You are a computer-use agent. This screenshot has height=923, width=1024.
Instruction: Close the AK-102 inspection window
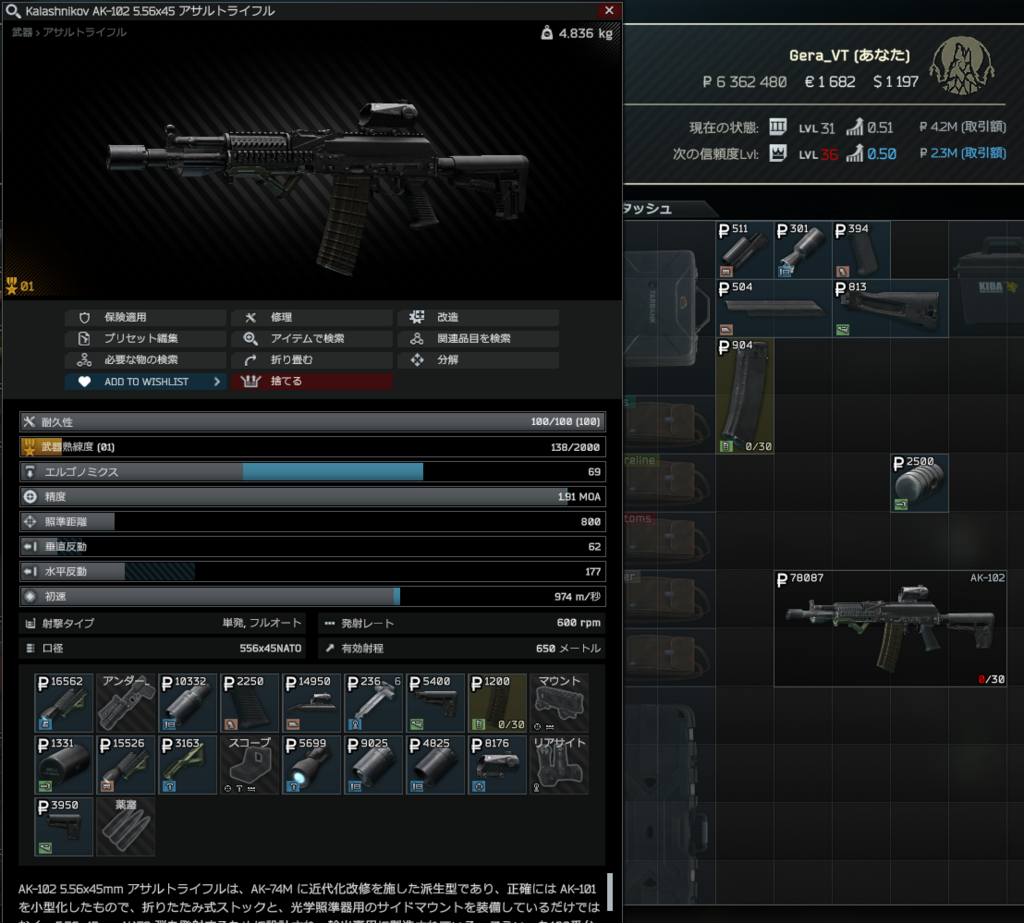click(608, 10)
